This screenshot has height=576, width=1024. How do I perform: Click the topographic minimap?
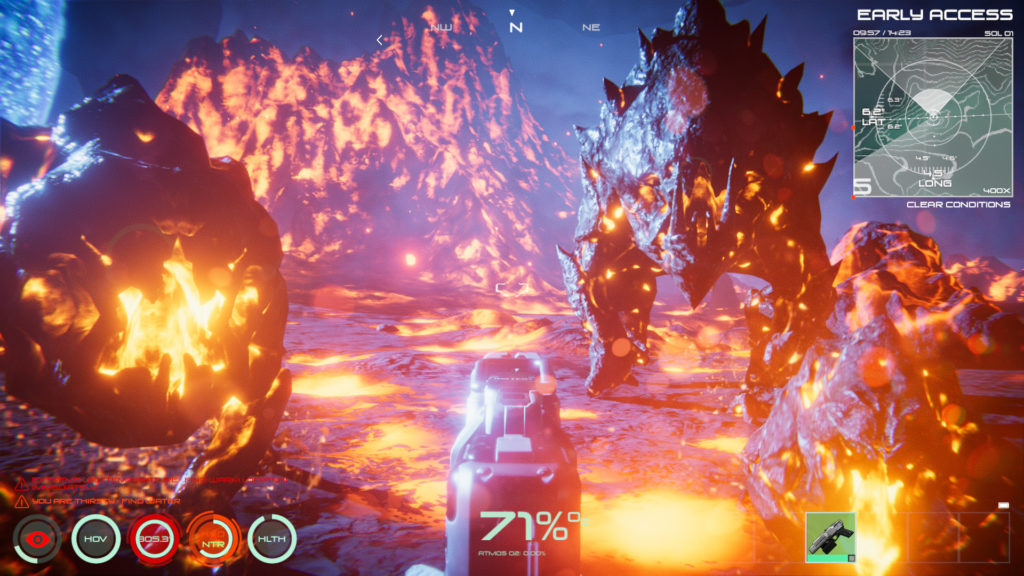pyautogui.click(x=932, y=116)
